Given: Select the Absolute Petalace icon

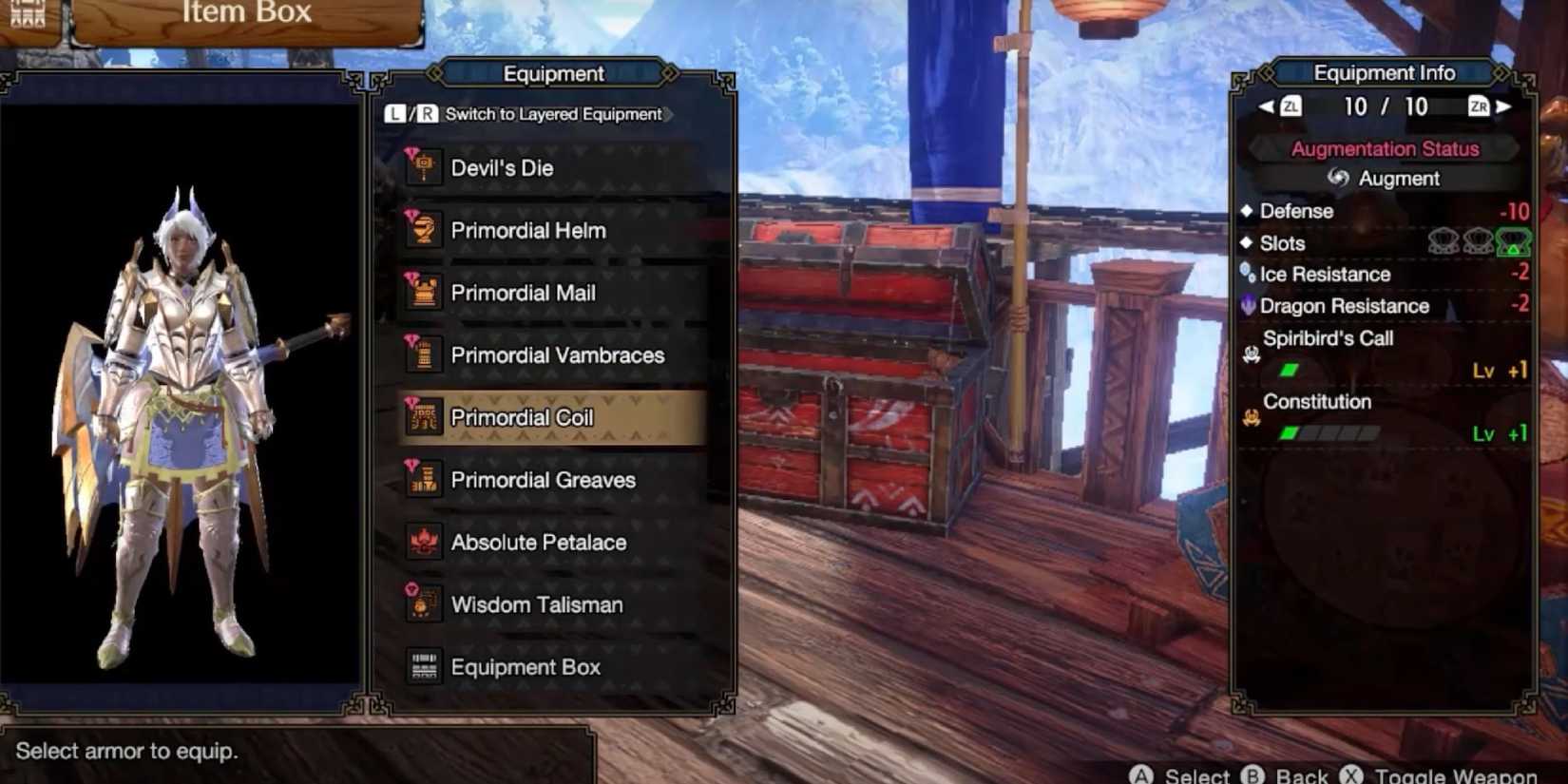Looking at the screenshot, I should click(x=425, y=542).
